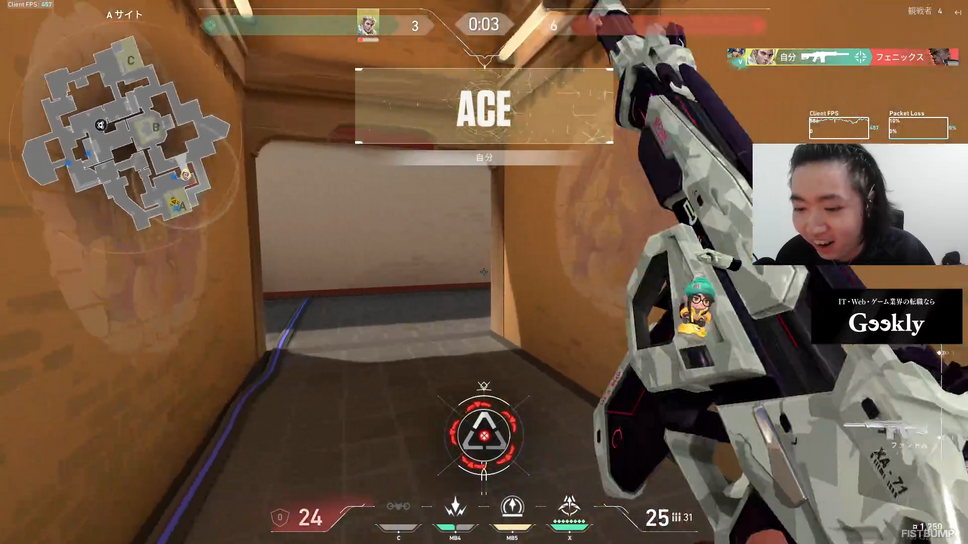Trigger the X ultimate ability icon
The width and height of the screenshot is (968, 544).
point(569,508)
